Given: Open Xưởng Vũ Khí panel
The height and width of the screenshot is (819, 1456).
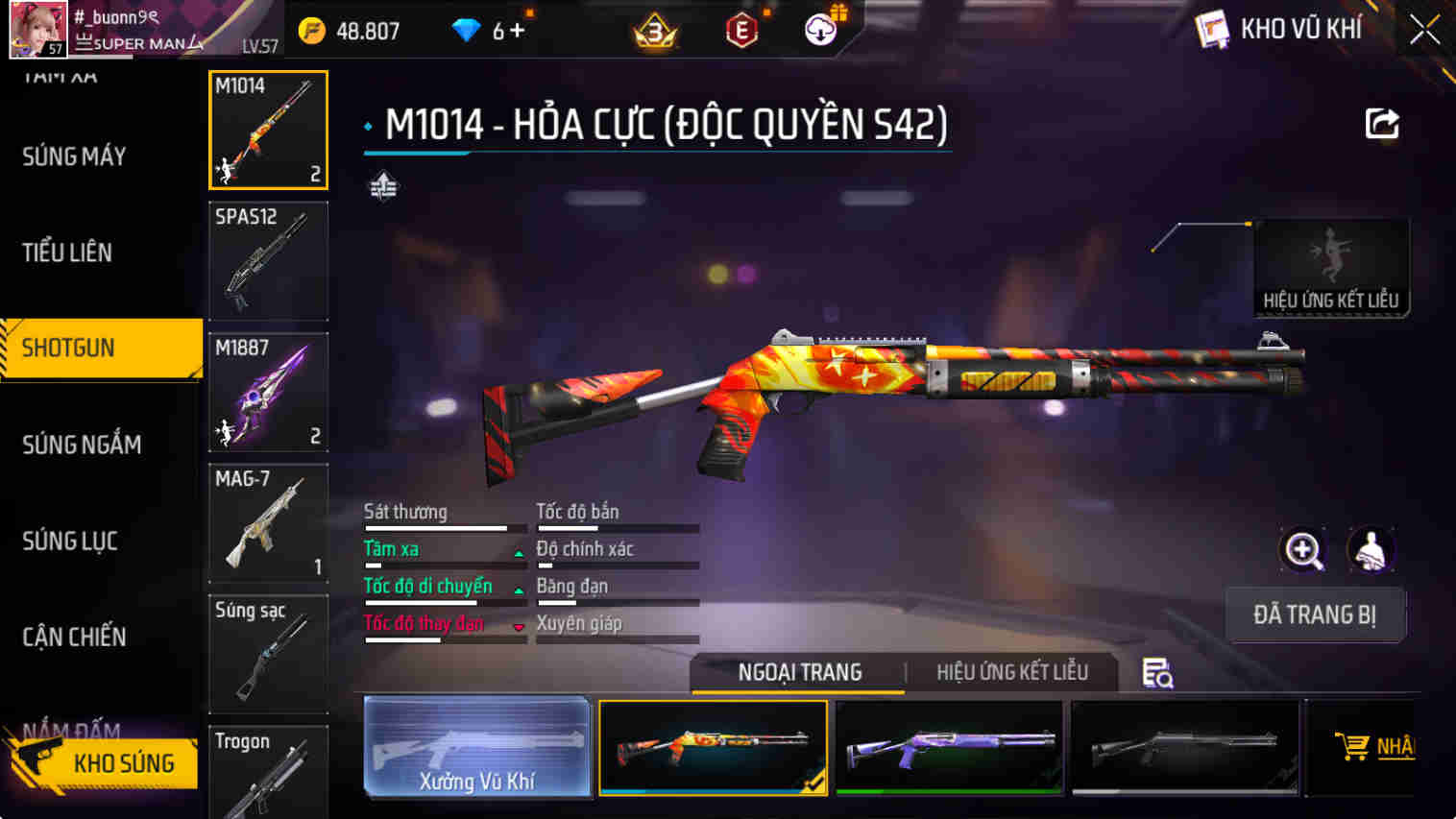Looking at the screenshot, I should point(477,748).
